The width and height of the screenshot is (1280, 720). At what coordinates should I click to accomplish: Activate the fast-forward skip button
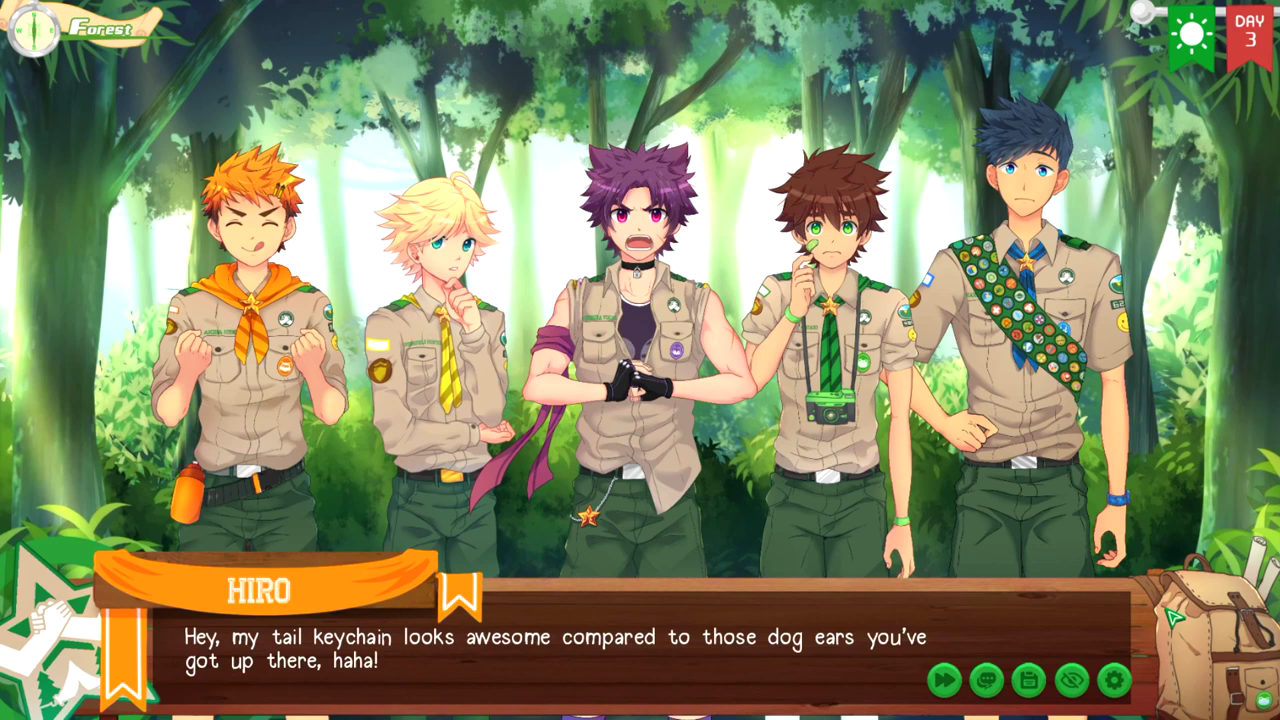click(x=944, y=680)
